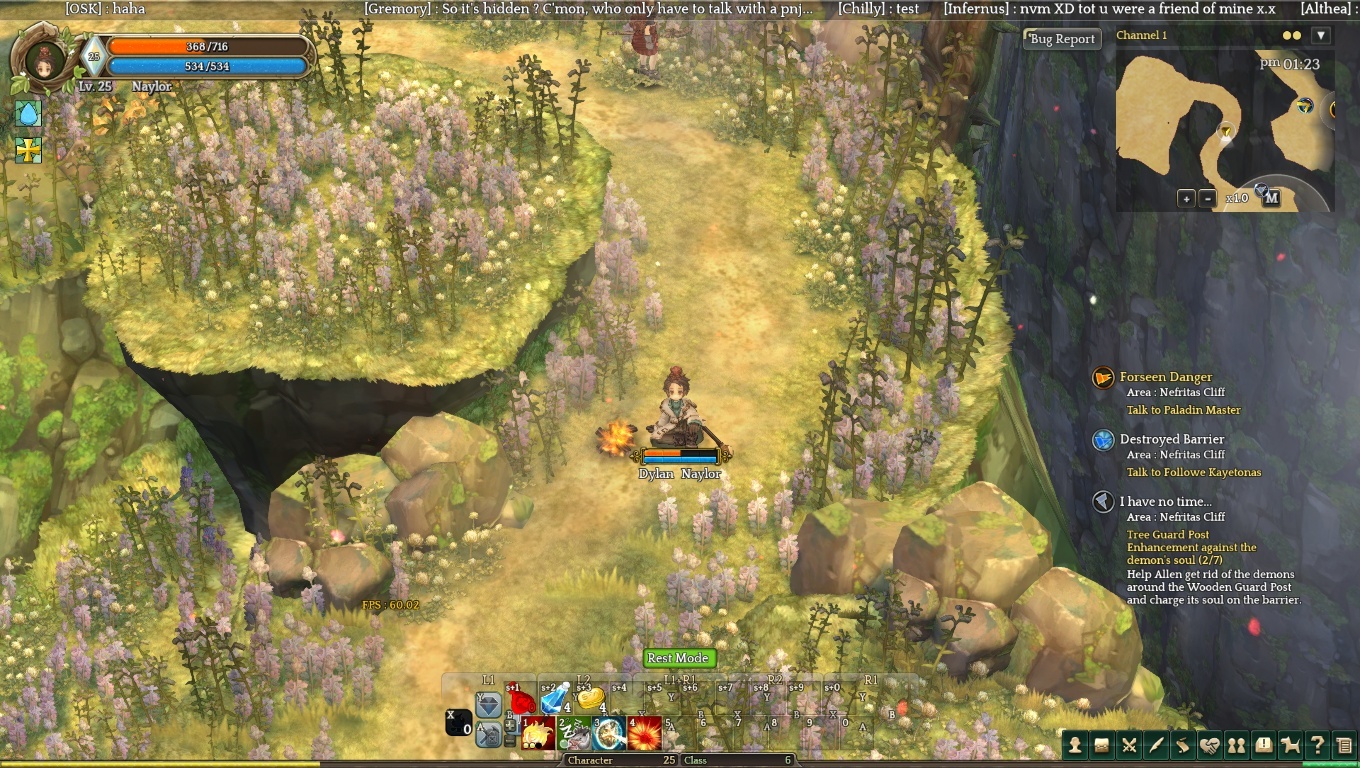The height and width of the screenshot is (768, 1360).
Task: Open the companion pet menu icon
Action: coord(1291,744)
